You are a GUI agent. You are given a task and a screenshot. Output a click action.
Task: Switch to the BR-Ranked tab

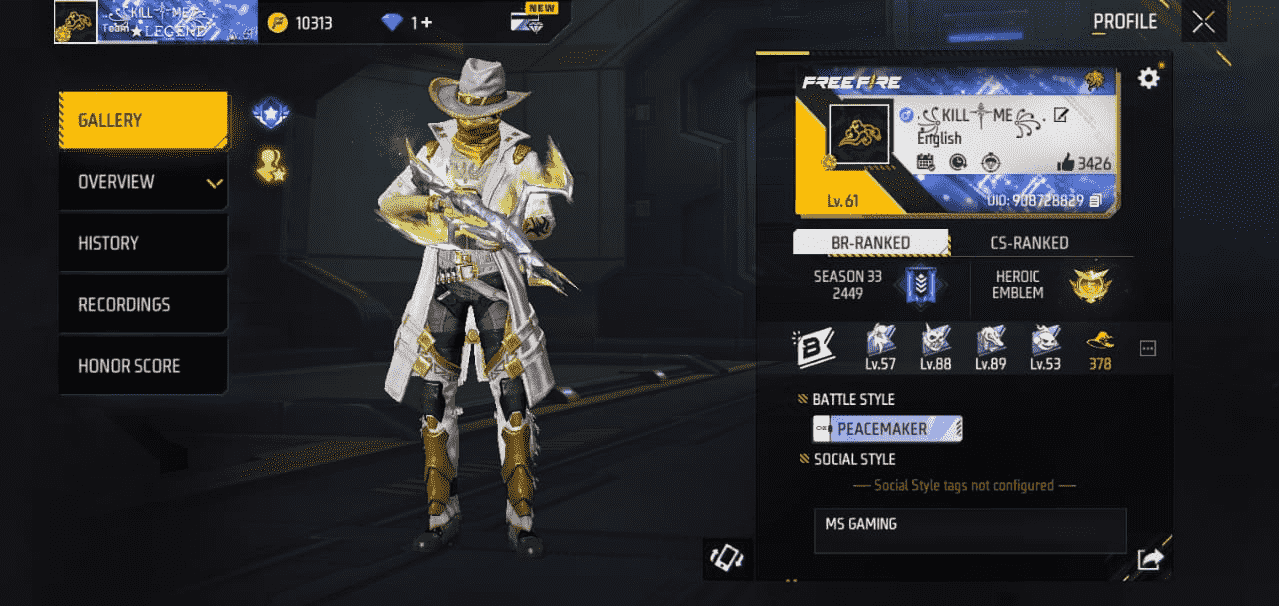click(x=870, y=243)
